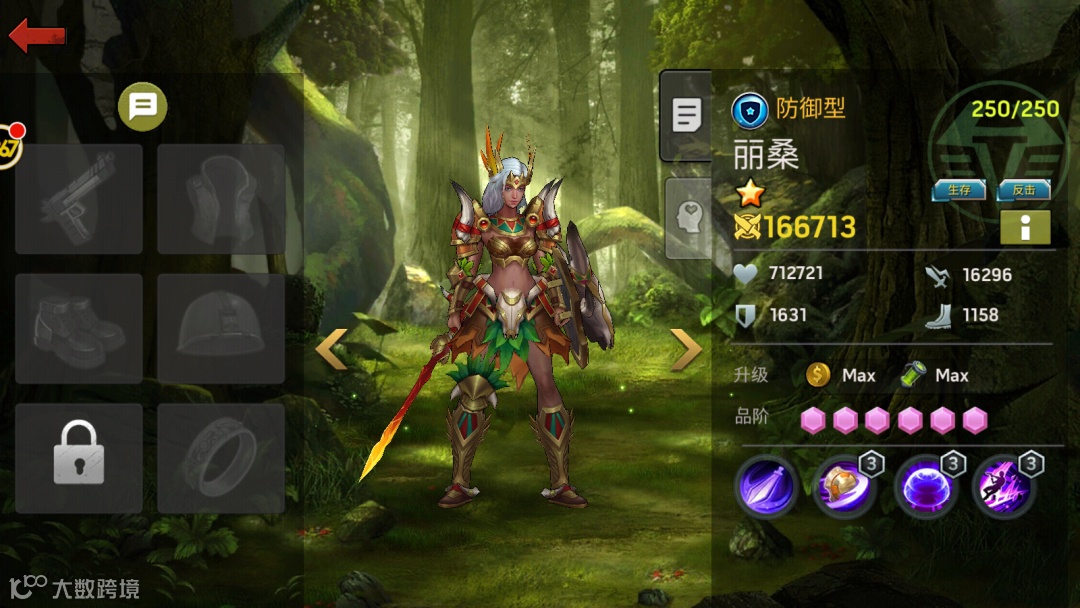The height and width of the screenshot is (608, 1080).
Task: Switch to the head profile tab
Action: pyautogui.click(x=688, y=218)
